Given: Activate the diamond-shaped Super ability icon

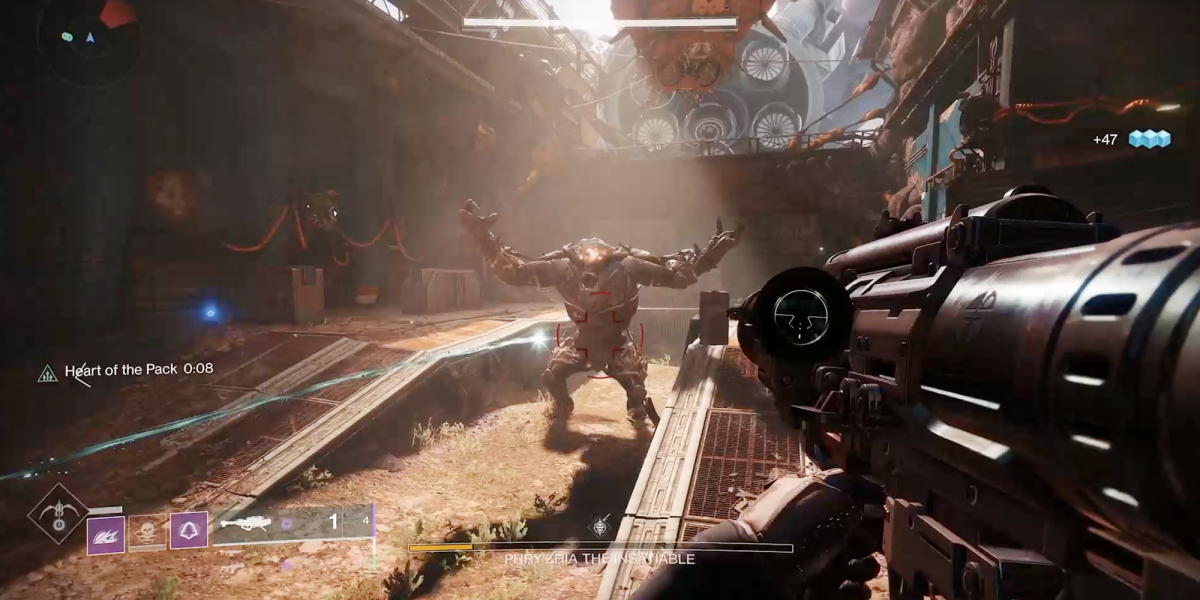Looking at the screenshot, I should (57, 514).
